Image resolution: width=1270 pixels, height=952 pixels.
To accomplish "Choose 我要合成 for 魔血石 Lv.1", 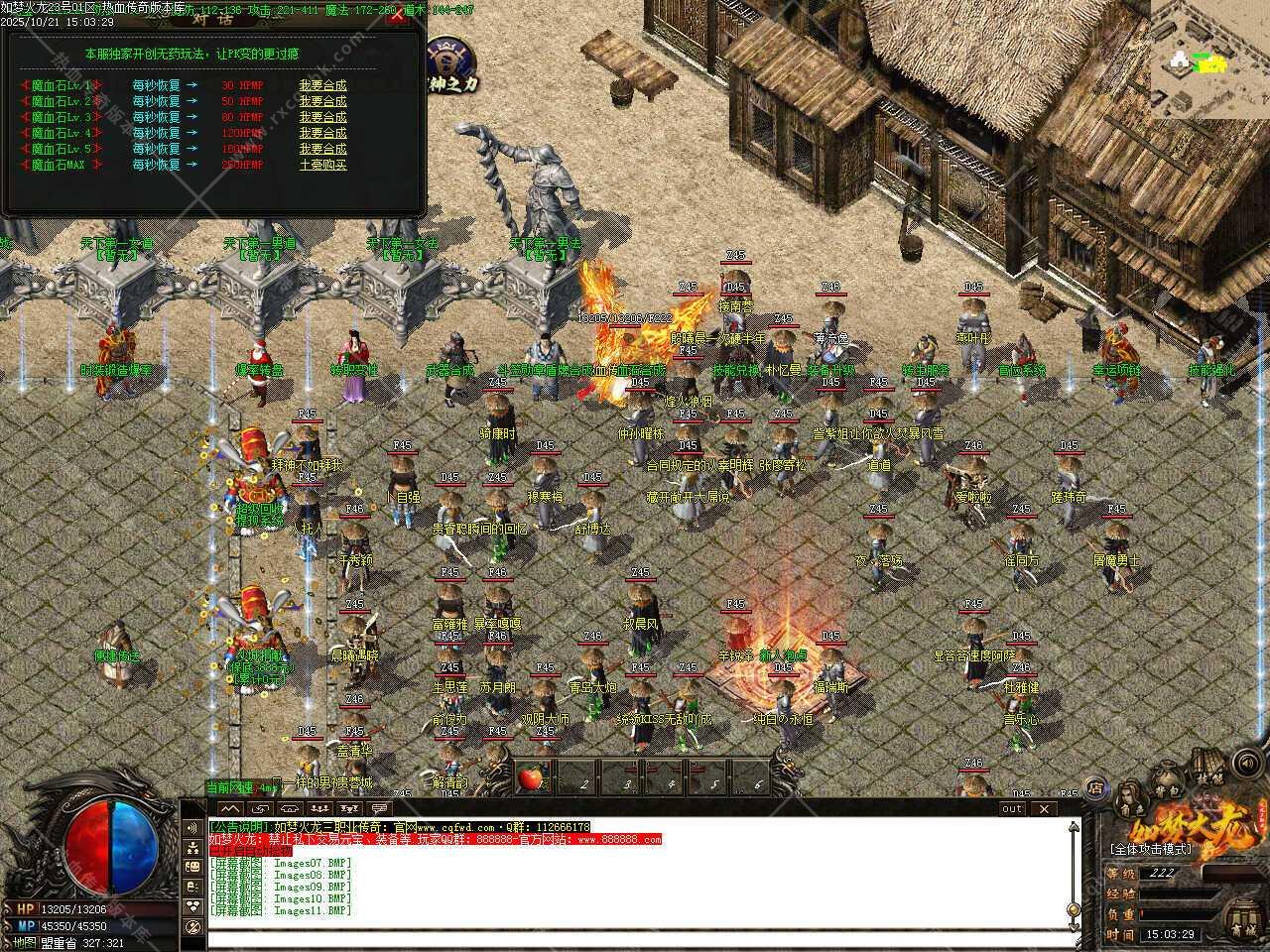I will coord(322,86).
